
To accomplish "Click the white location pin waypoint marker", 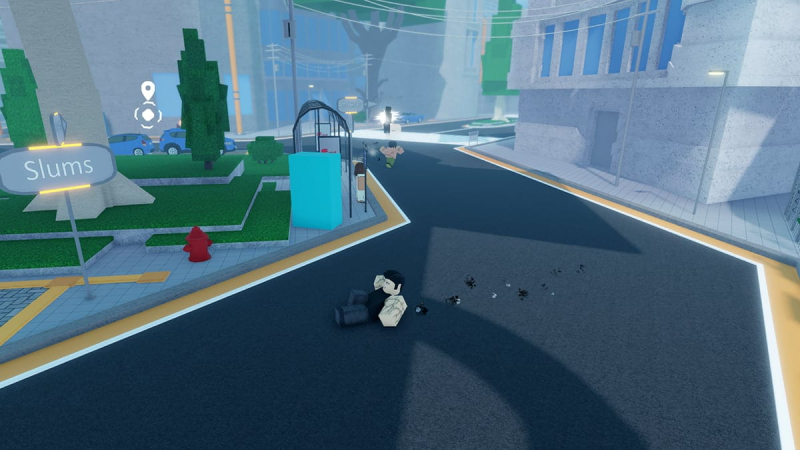I will 148,90.
